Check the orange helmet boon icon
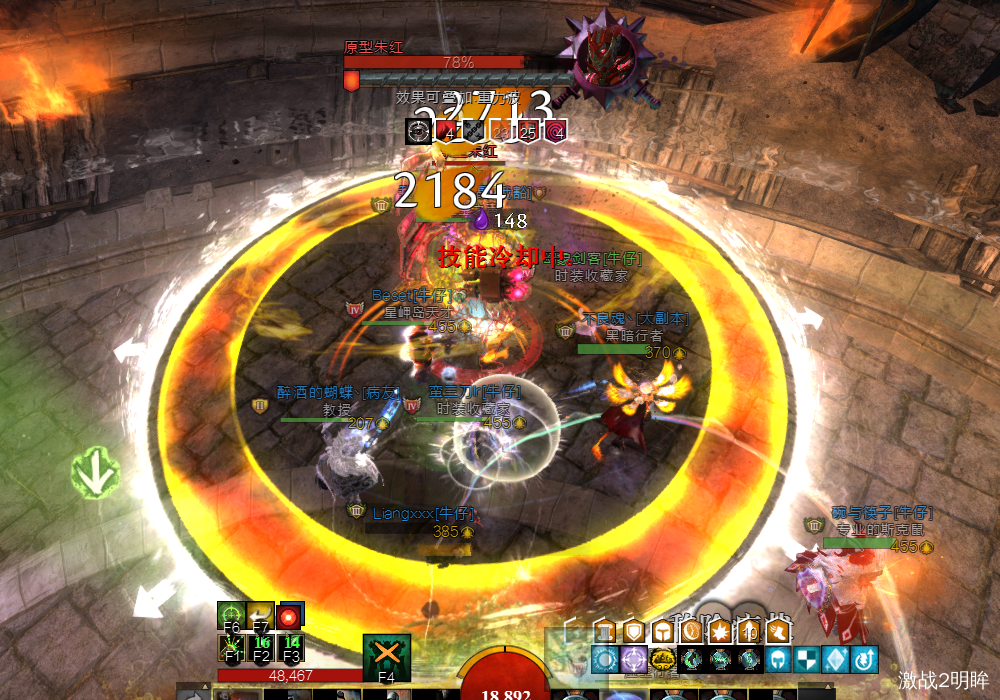Screen dimensions: 1000x700 [662, 632]
